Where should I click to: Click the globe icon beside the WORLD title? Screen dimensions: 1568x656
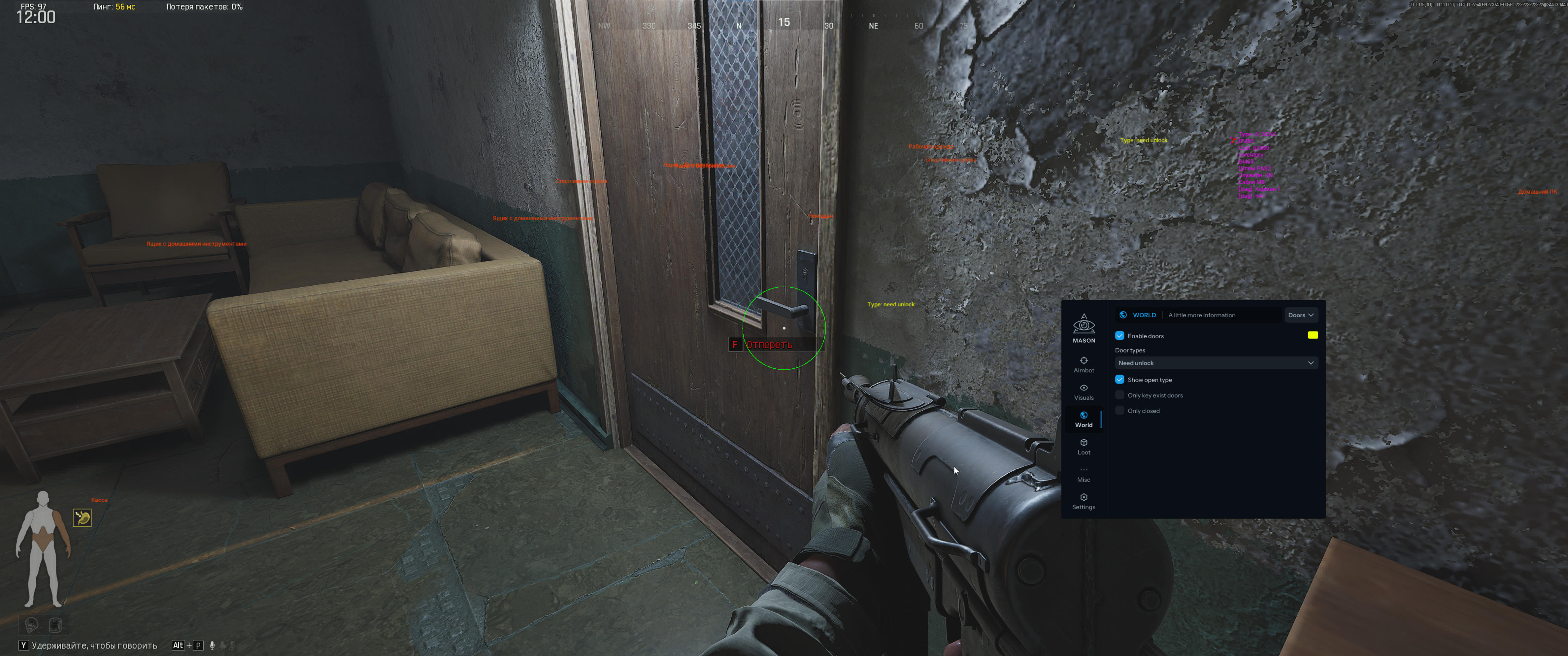point(1123,315)
